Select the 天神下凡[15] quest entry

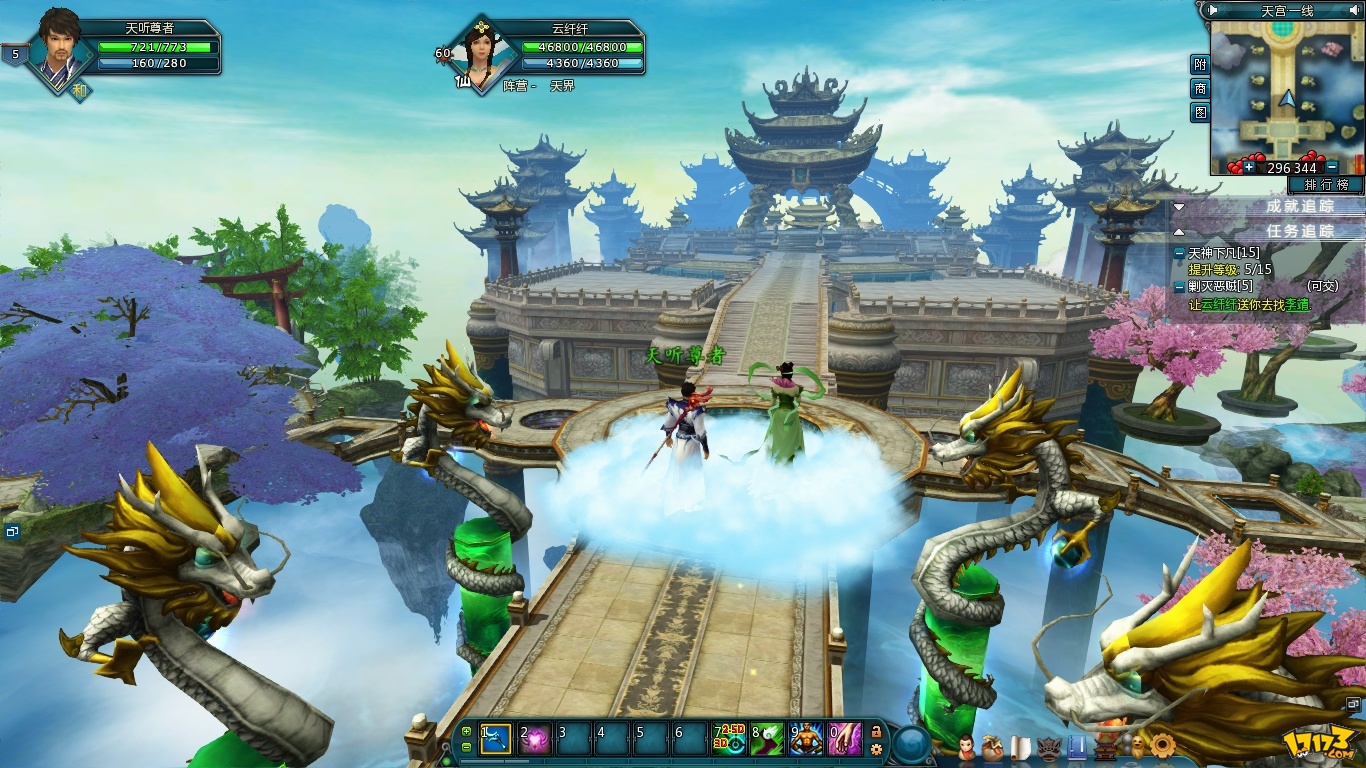click(x=1224, y=254)
